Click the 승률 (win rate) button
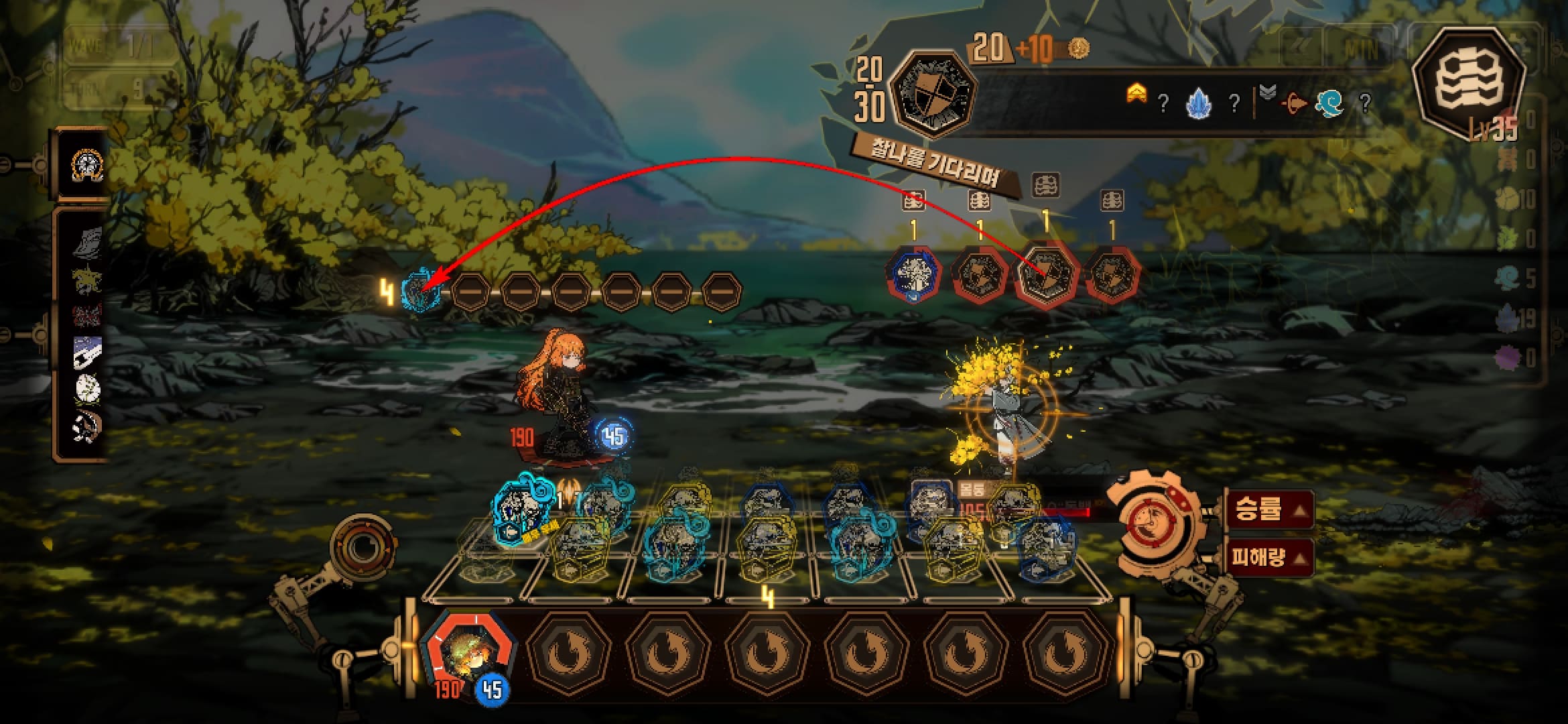This screenshot has width=1568, height=724. [x=1268, y=511]
